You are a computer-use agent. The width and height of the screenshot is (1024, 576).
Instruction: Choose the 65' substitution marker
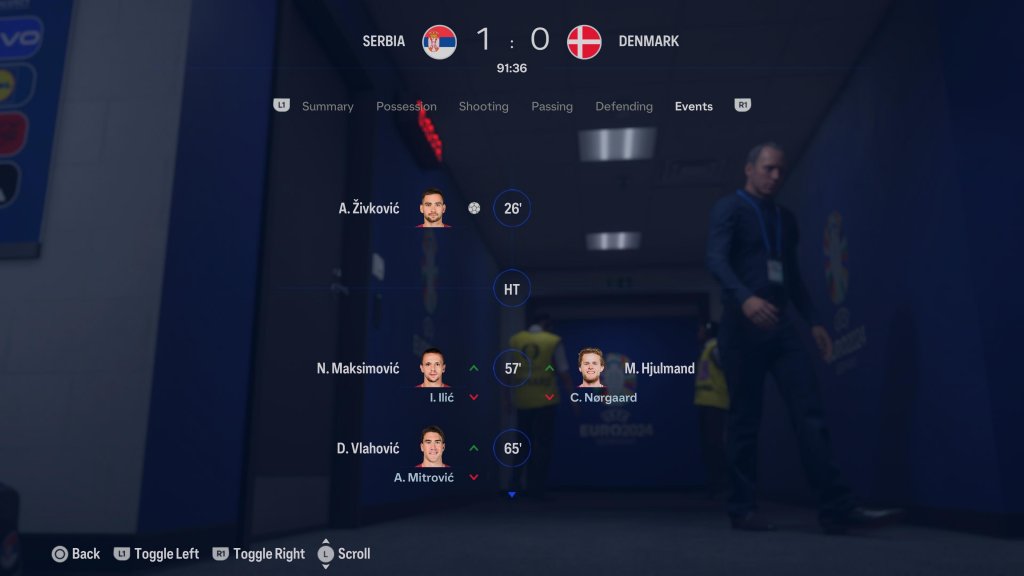click(x=512, y=448)
